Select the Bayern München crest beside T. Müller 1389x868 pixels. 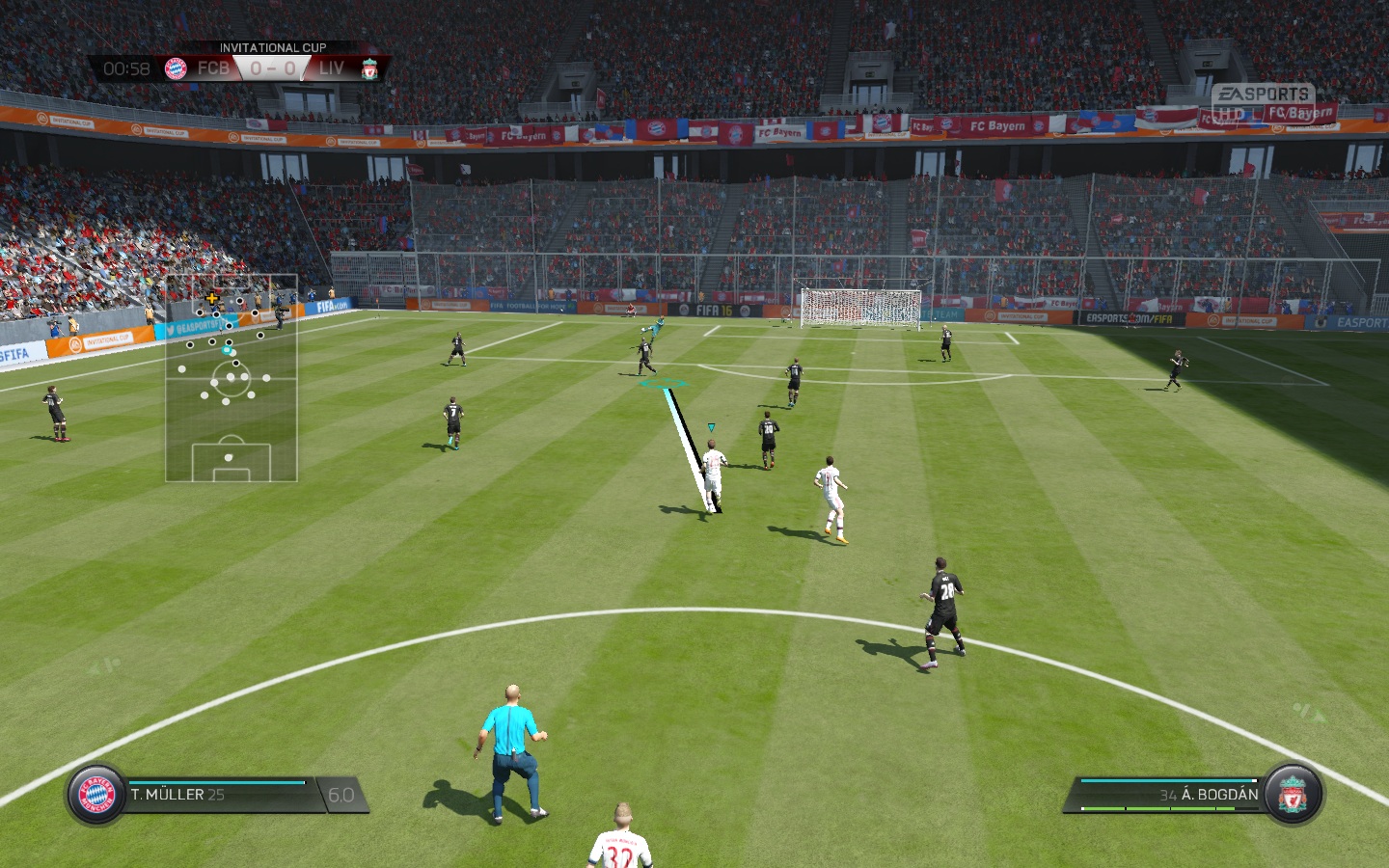pyautogui.click(x=96, y=795)
